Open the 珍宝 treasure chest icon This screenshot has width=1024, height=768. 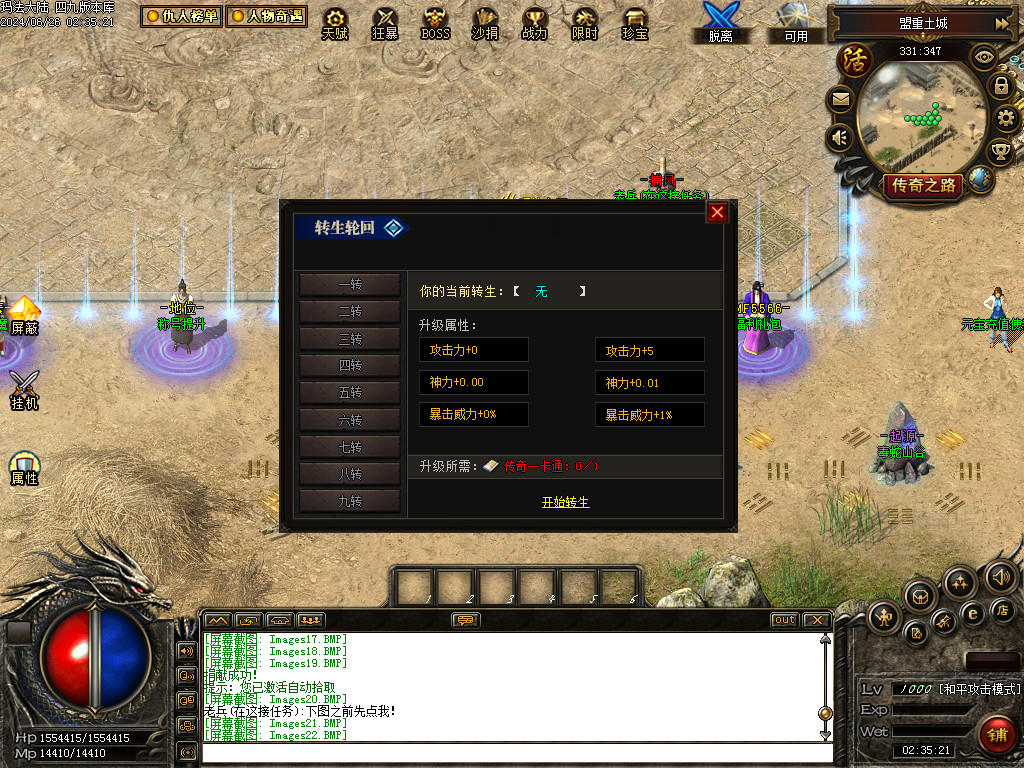point(634,23)
